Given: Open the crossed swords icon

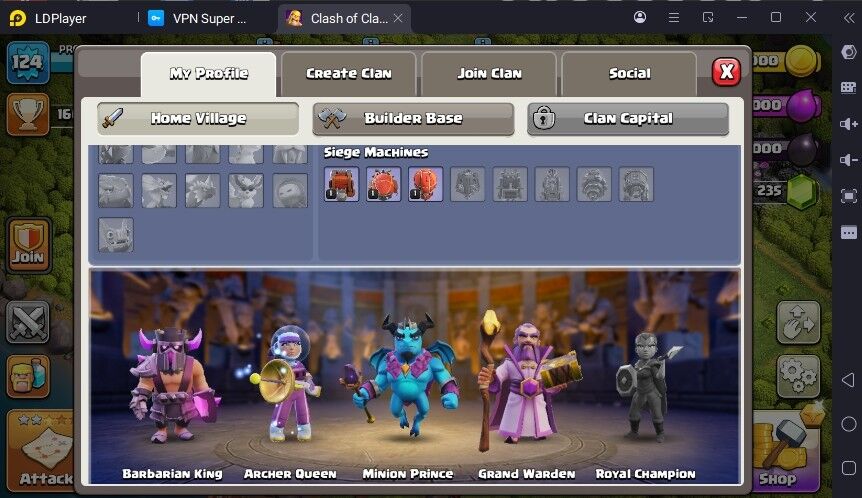Looking at the screenshot, I should tap(28, 322).
